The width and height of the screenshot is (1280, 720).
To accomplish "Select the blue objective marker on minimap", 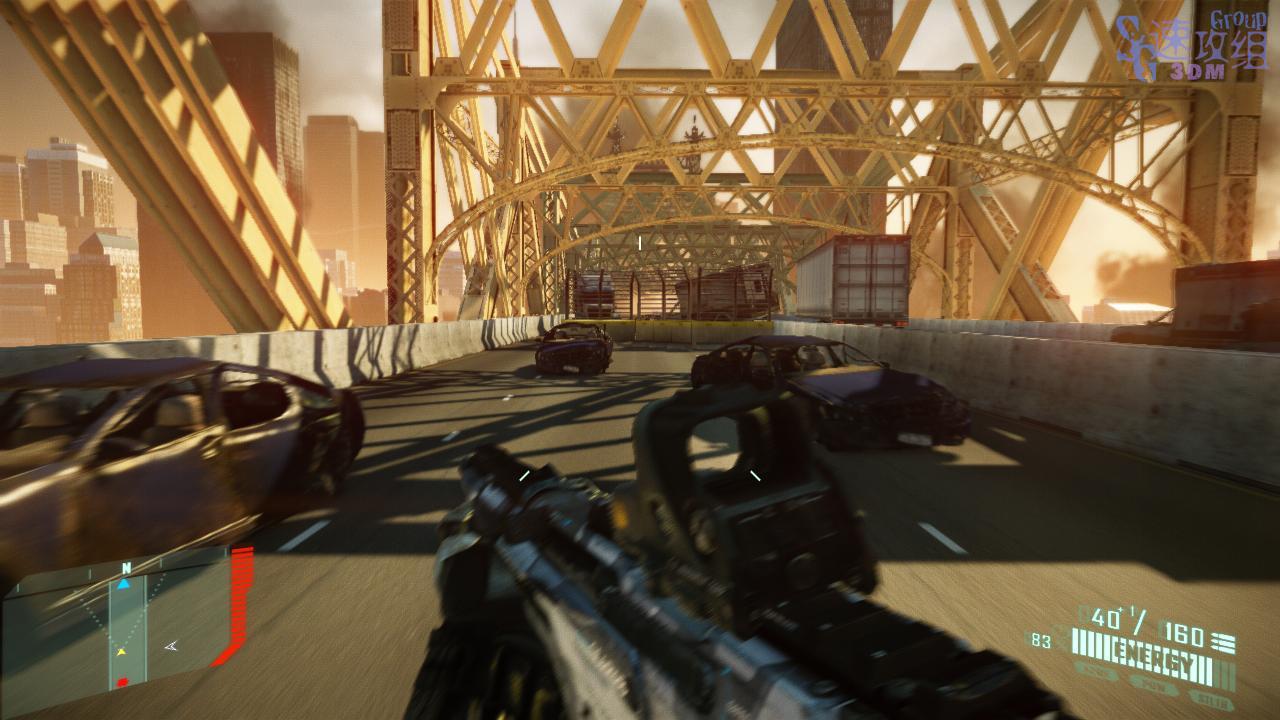I will coord(123,584).
